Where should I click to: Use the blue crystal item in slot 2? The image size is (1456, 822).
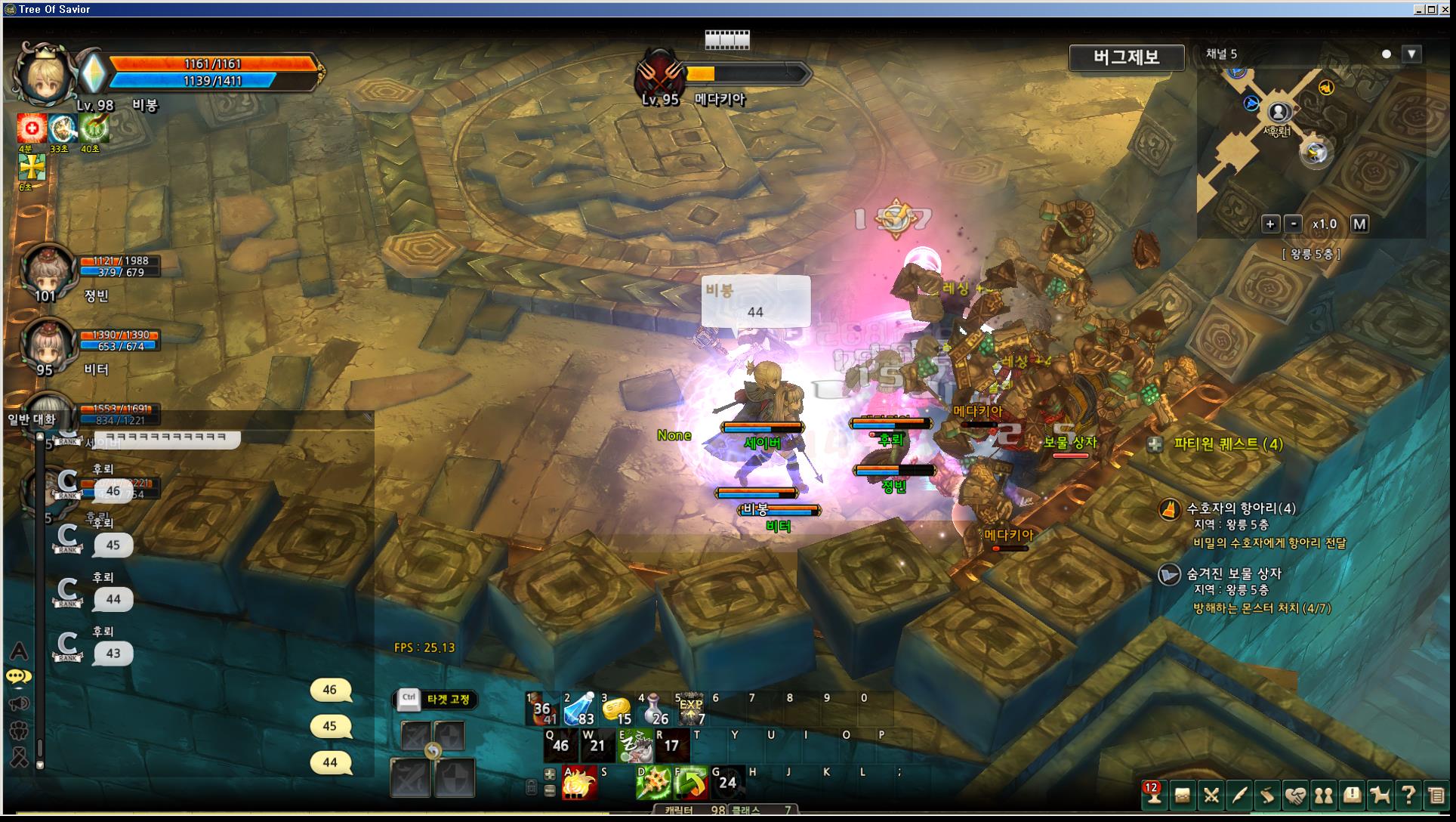click(578, 709)
